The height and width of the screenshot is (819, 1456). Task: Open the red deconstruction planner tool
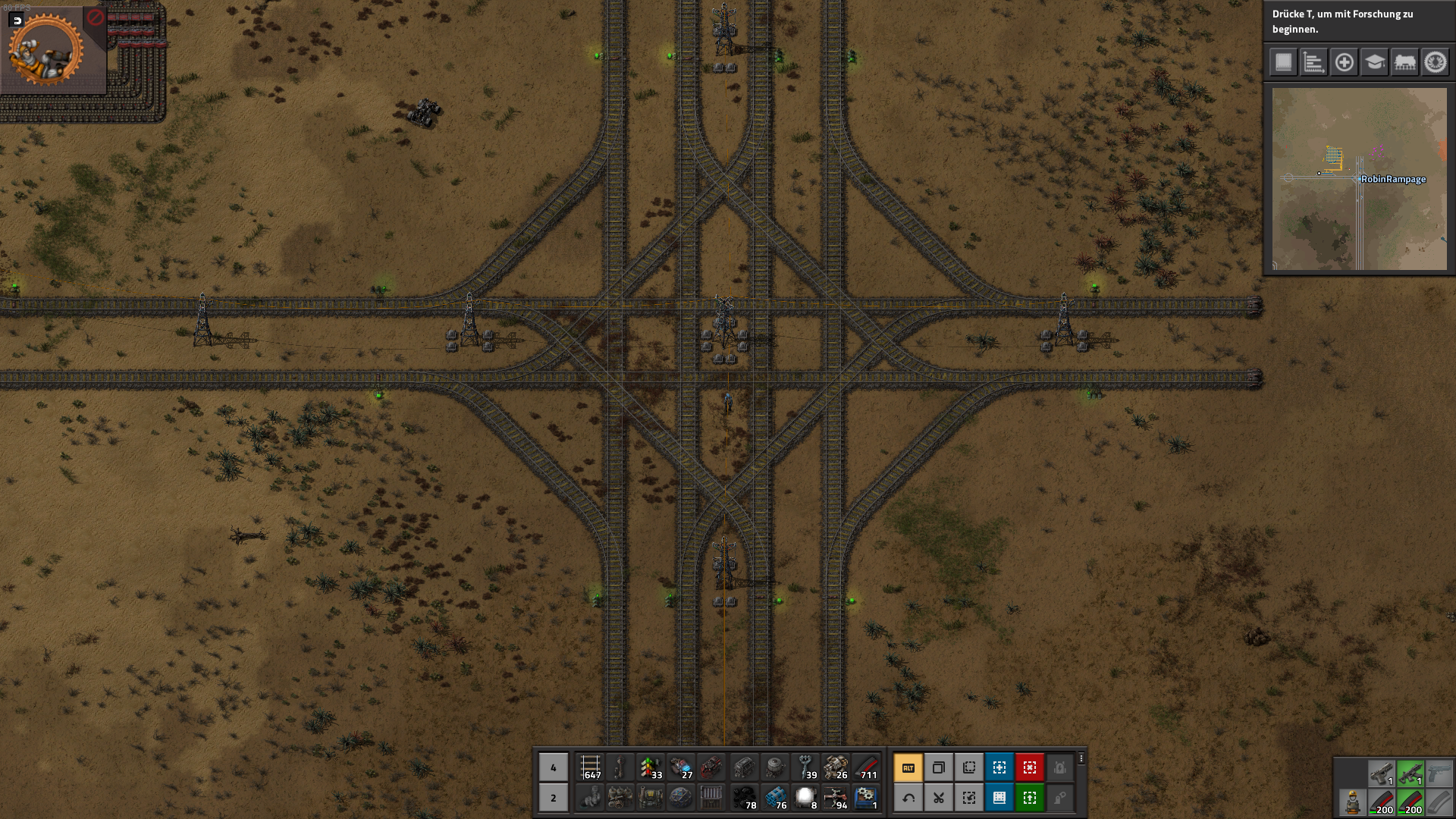coord(1030,767)
